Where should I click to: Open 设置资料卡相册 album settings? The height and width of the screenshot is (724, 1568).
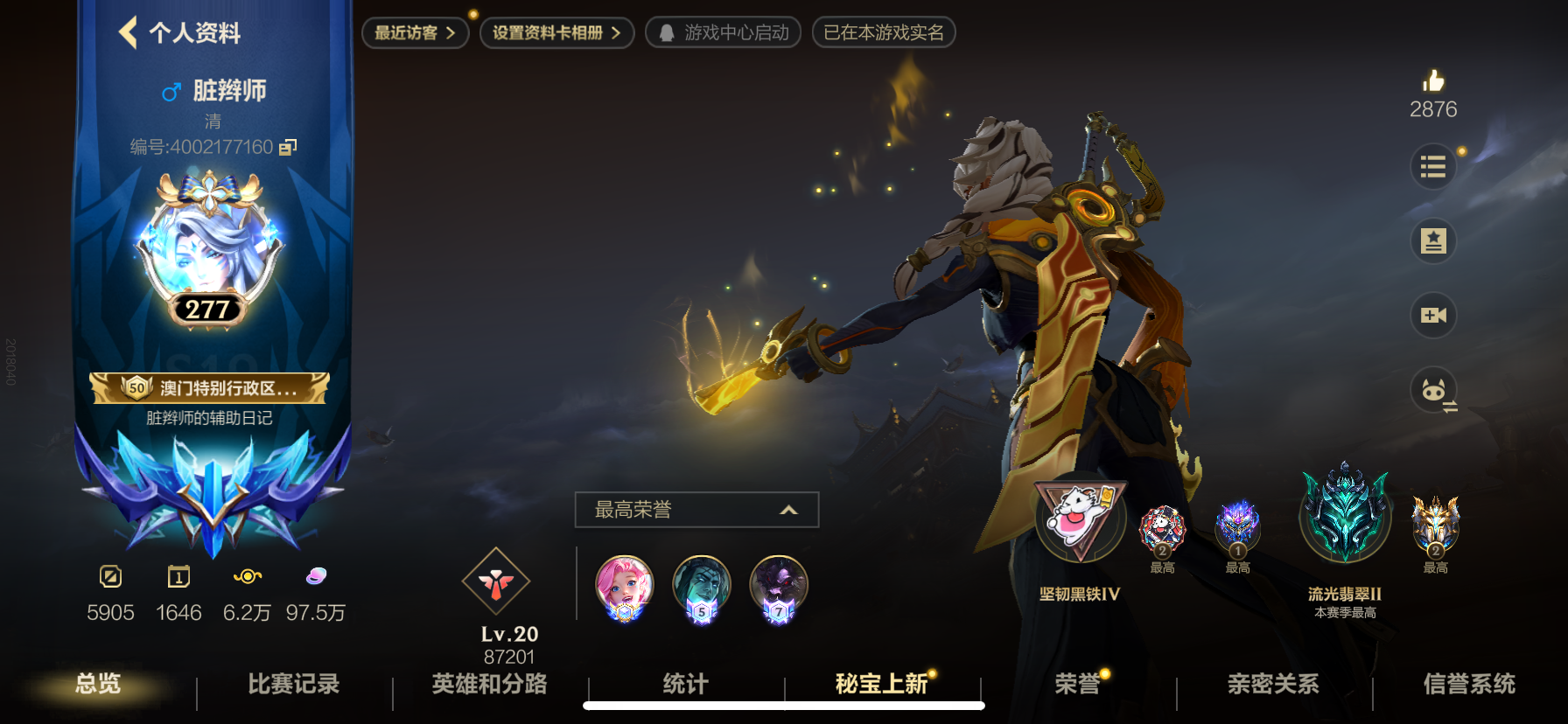click(556, 33)
